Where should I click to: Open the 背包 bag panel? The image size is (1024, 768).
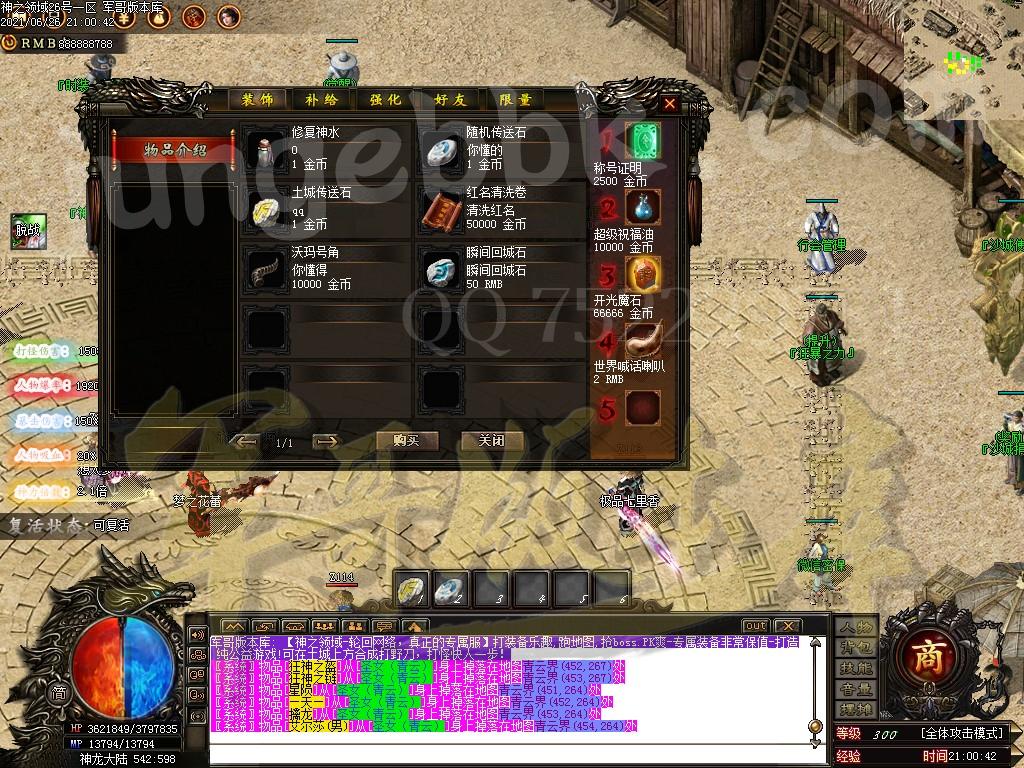(856, 648)
